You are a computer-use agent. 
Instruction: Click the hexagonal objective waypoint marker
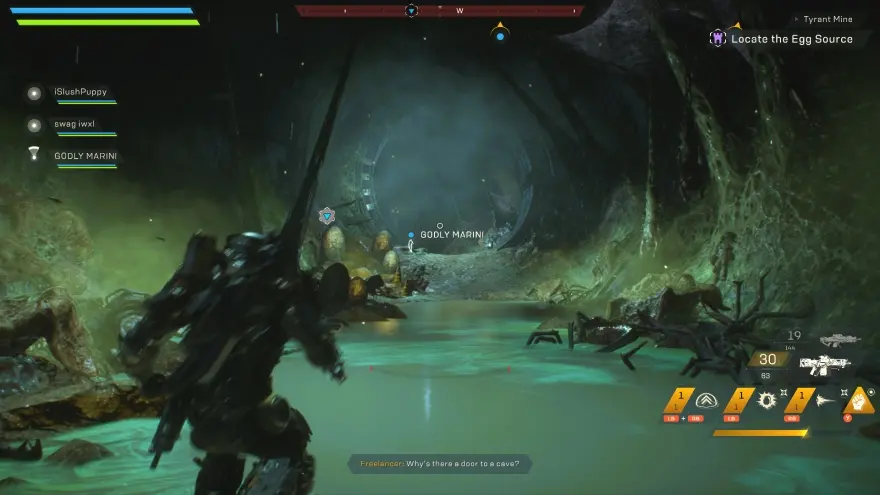click(327, 216)
